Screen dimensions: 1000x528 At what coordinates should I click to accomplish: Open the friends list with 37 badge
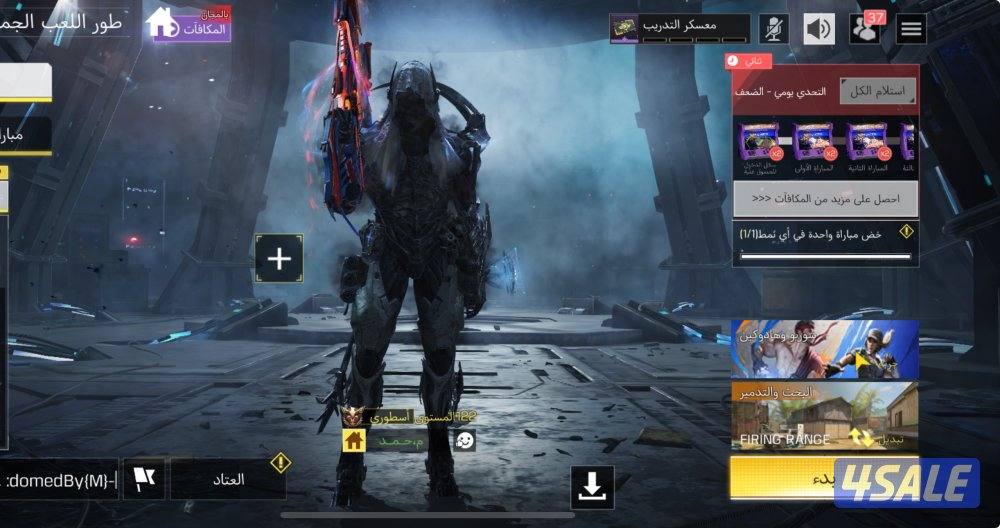(x=865, y=28)
